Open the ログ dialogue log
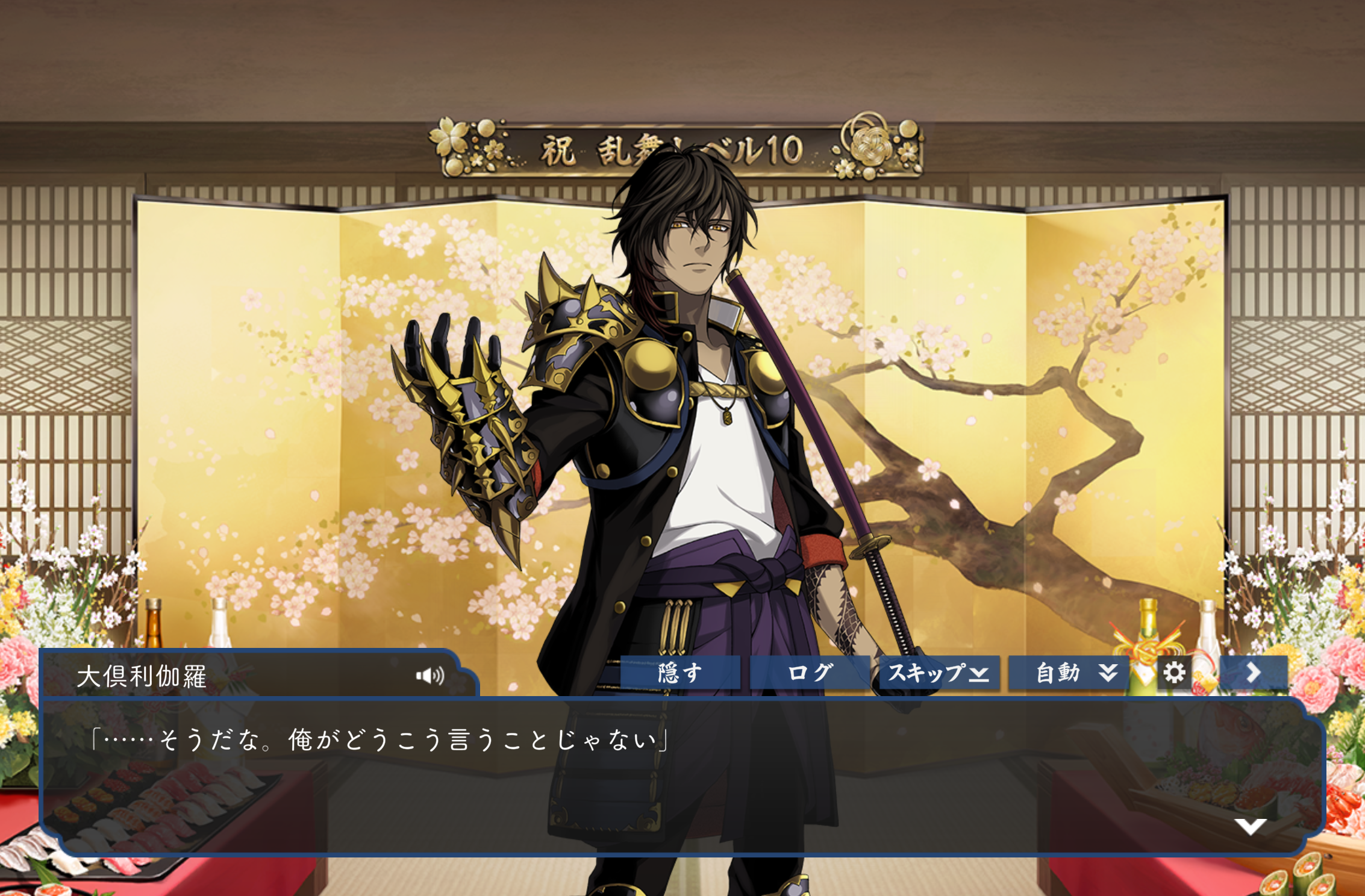The height and width of the screenshot is (896, 1365). coord(810,673)
